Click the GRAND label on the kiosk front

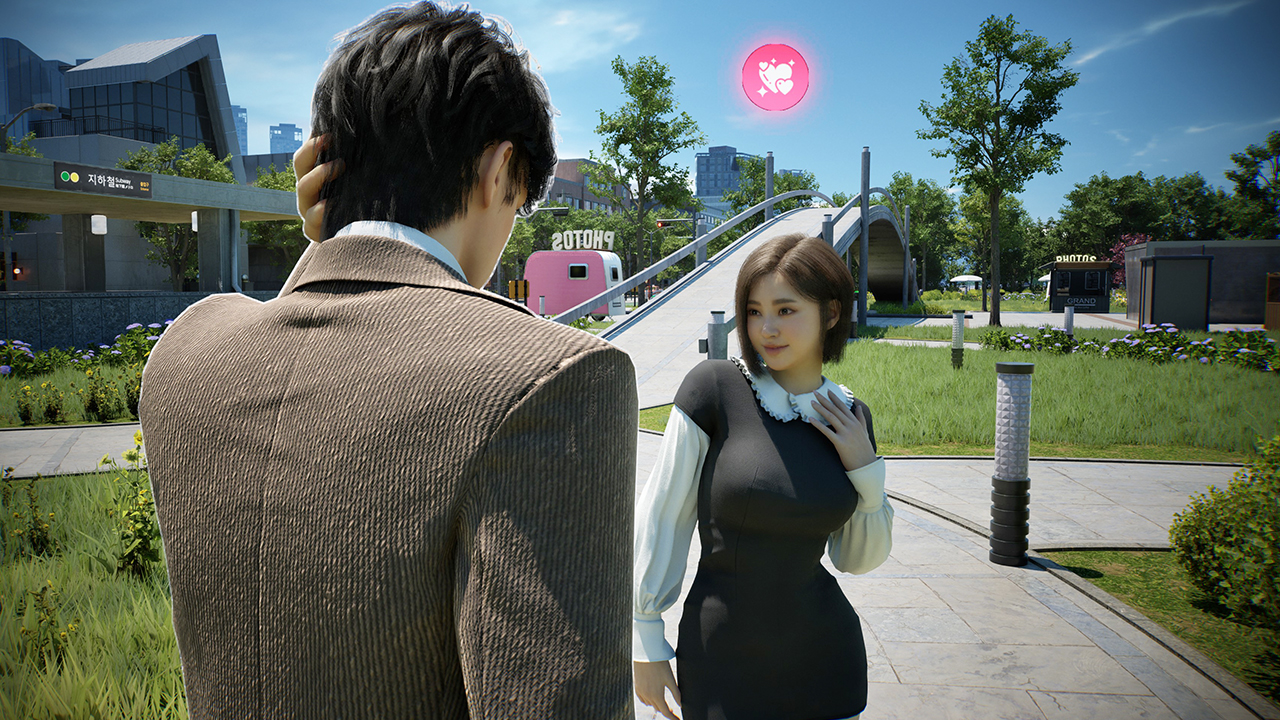(1081, 300)
